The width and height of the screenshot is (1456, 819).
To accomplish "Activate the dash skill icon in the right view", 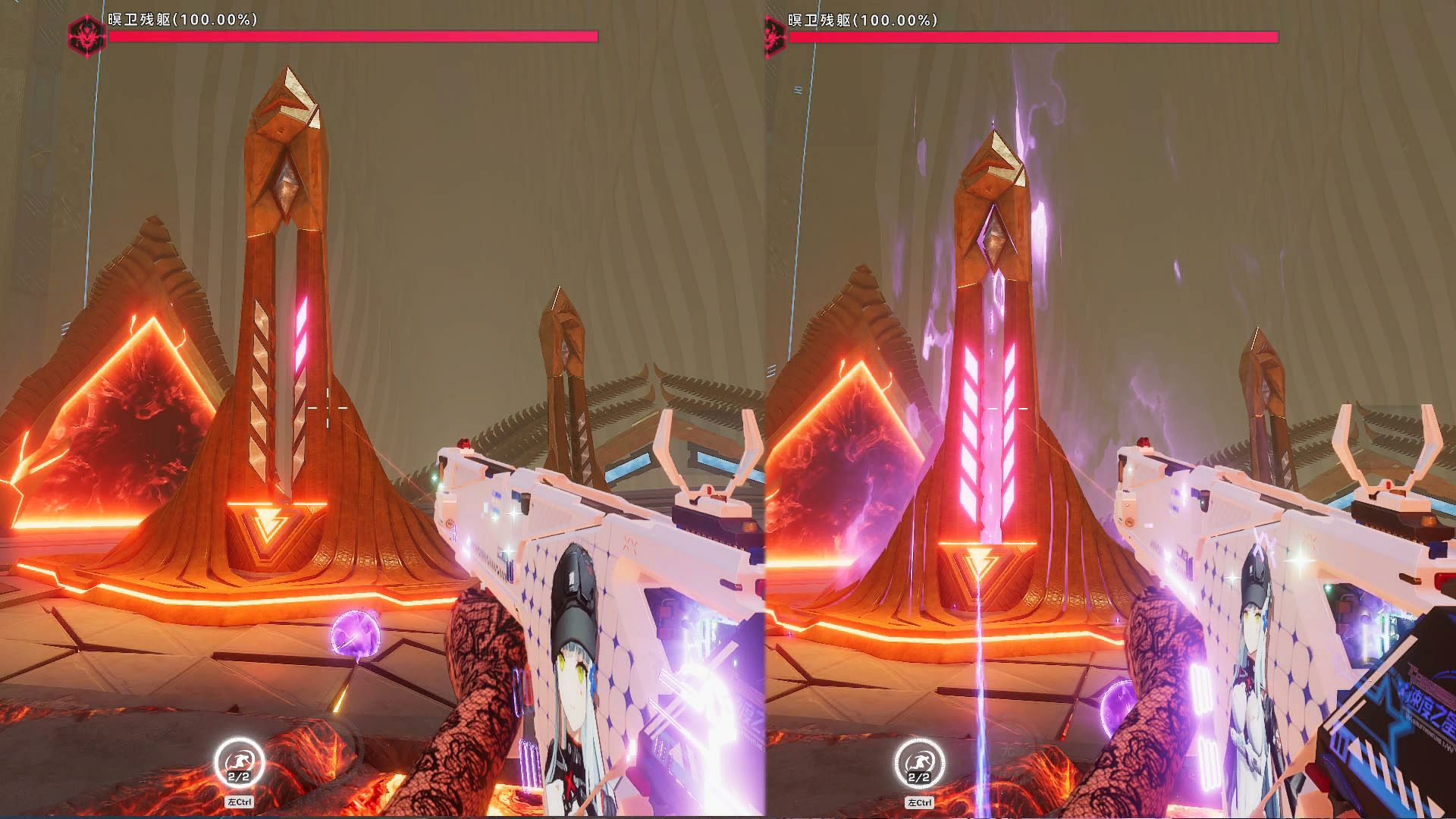I will 919,762.
